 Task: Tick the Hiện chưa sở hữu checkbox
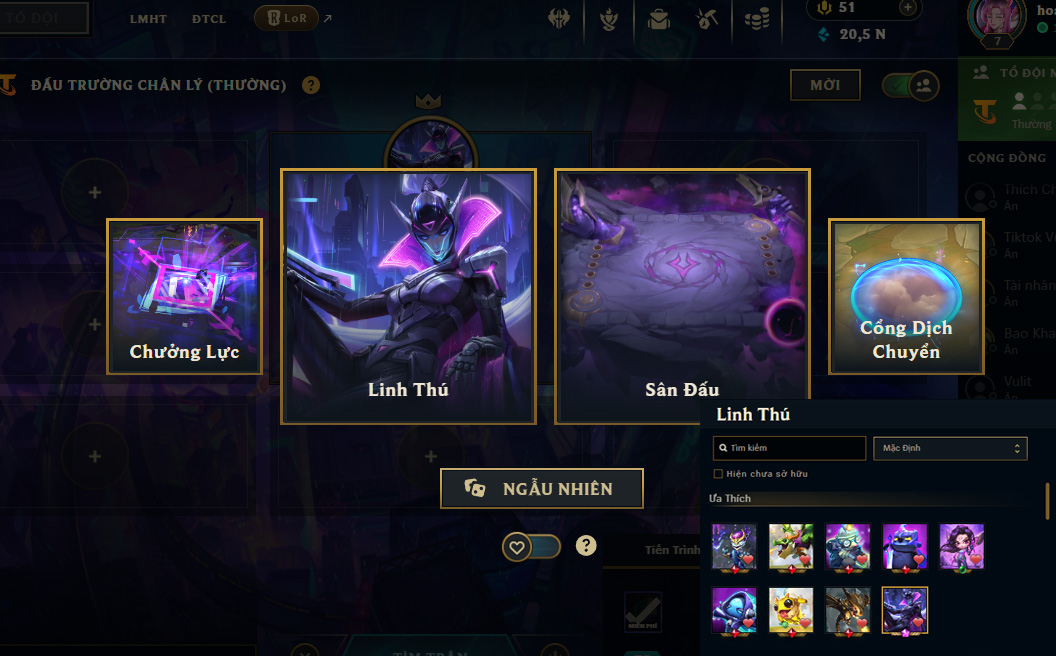pos(718,474)
